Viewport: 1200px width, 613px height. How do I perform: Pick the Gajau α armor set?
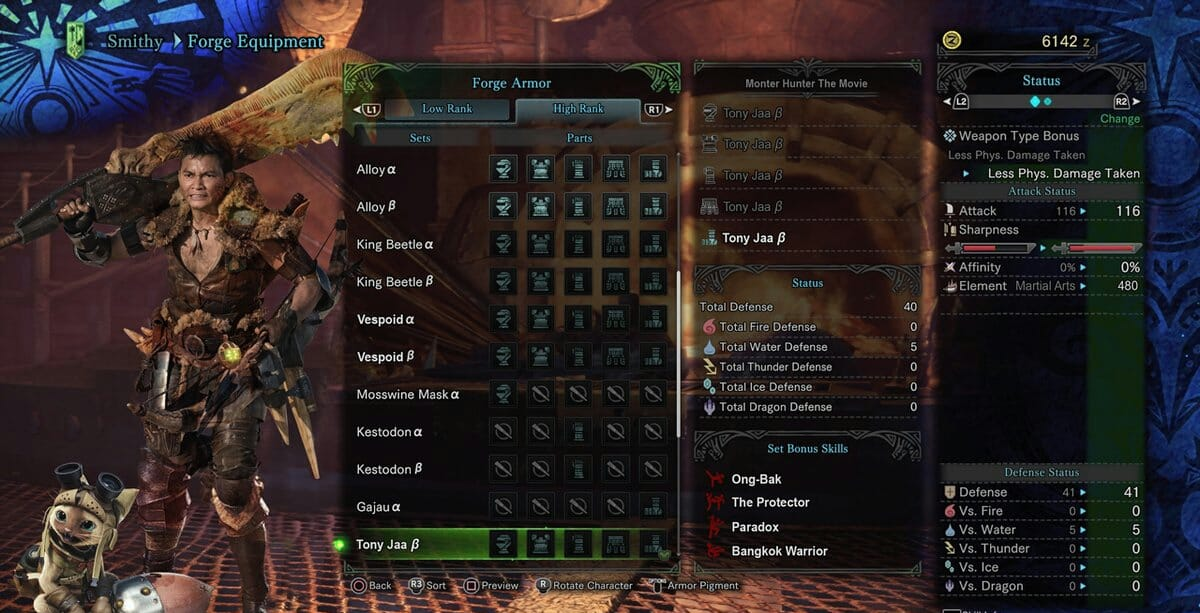pyautogui.click(x=378, y=507)
